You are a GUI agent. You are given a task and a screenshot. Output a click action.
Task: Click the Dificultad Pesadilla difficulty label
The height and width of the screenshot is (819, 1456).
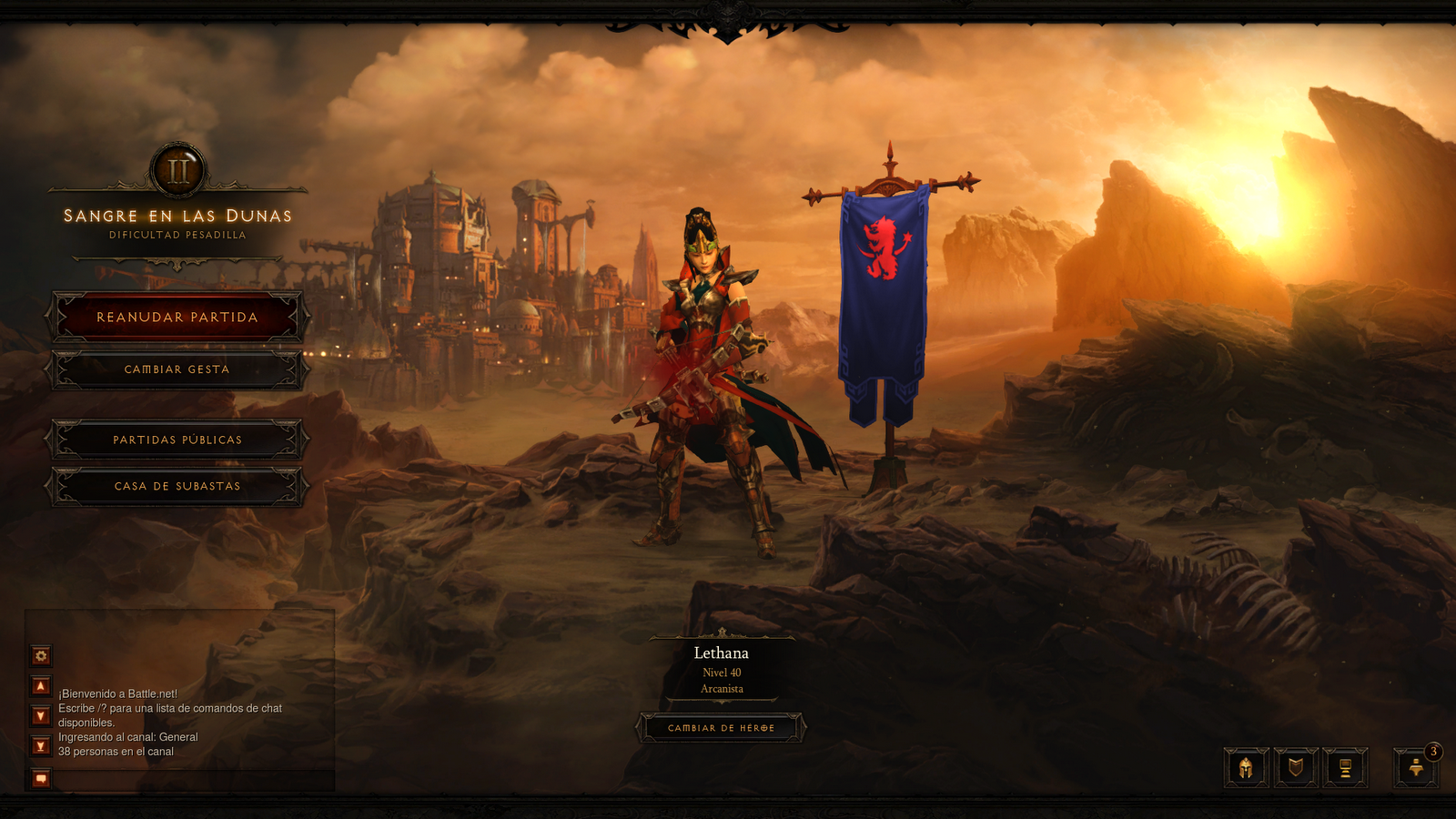177,234
